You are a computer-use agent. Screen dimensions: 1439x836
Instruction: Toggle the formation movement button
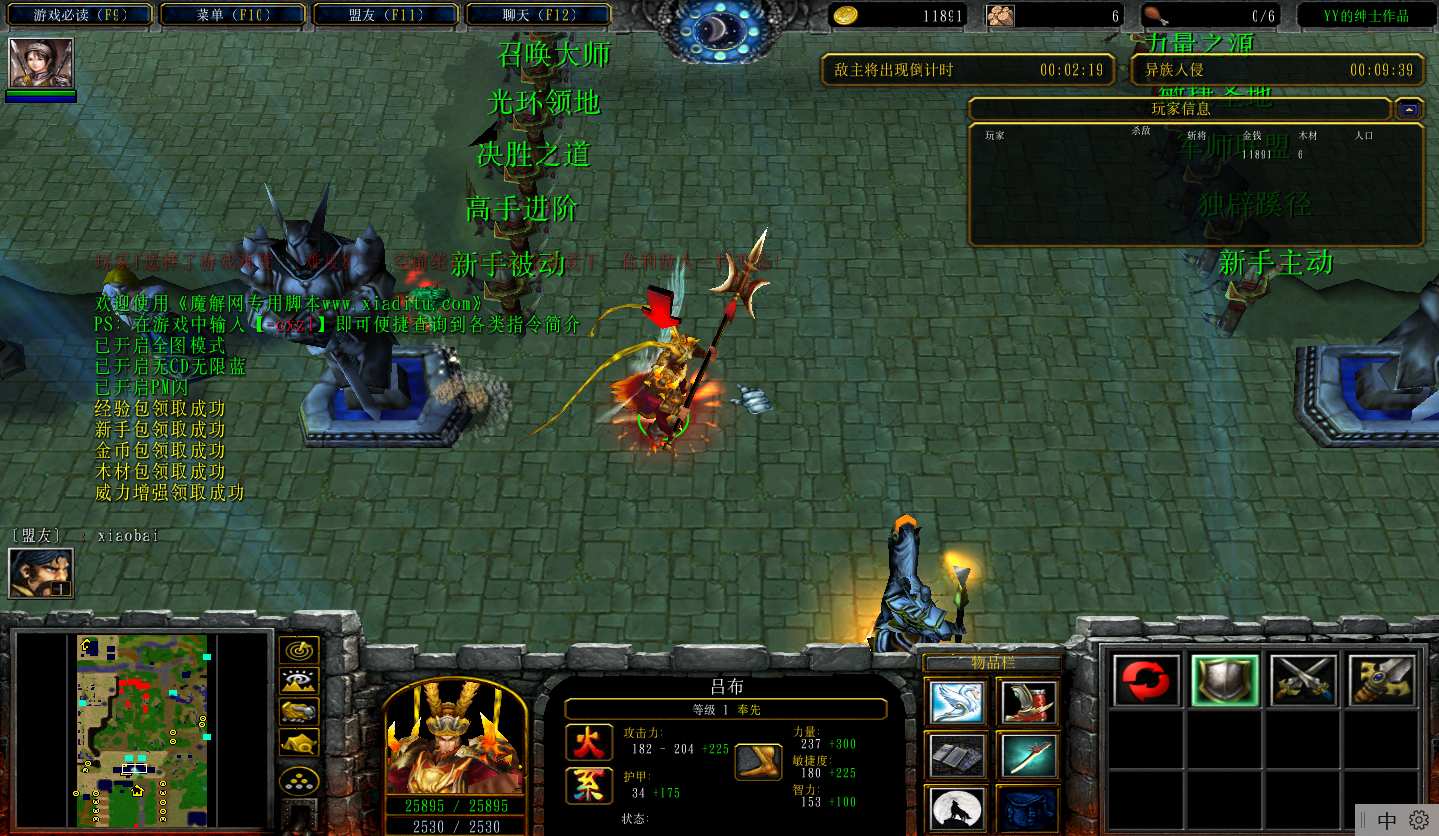pyautogui.click(x=298, y=781)
